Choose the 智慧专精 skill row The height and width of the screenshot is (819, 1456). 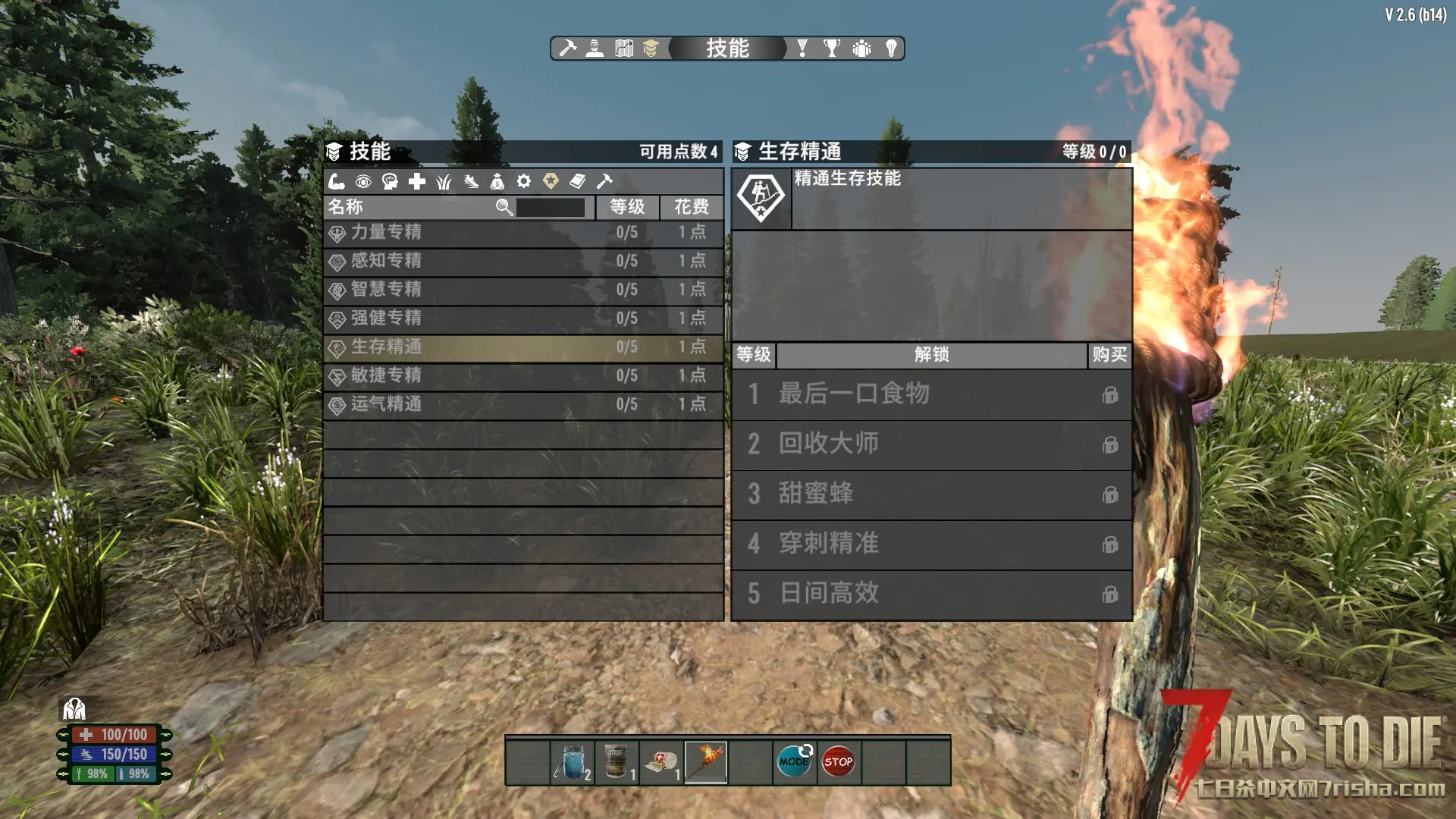tap(523, 290)
